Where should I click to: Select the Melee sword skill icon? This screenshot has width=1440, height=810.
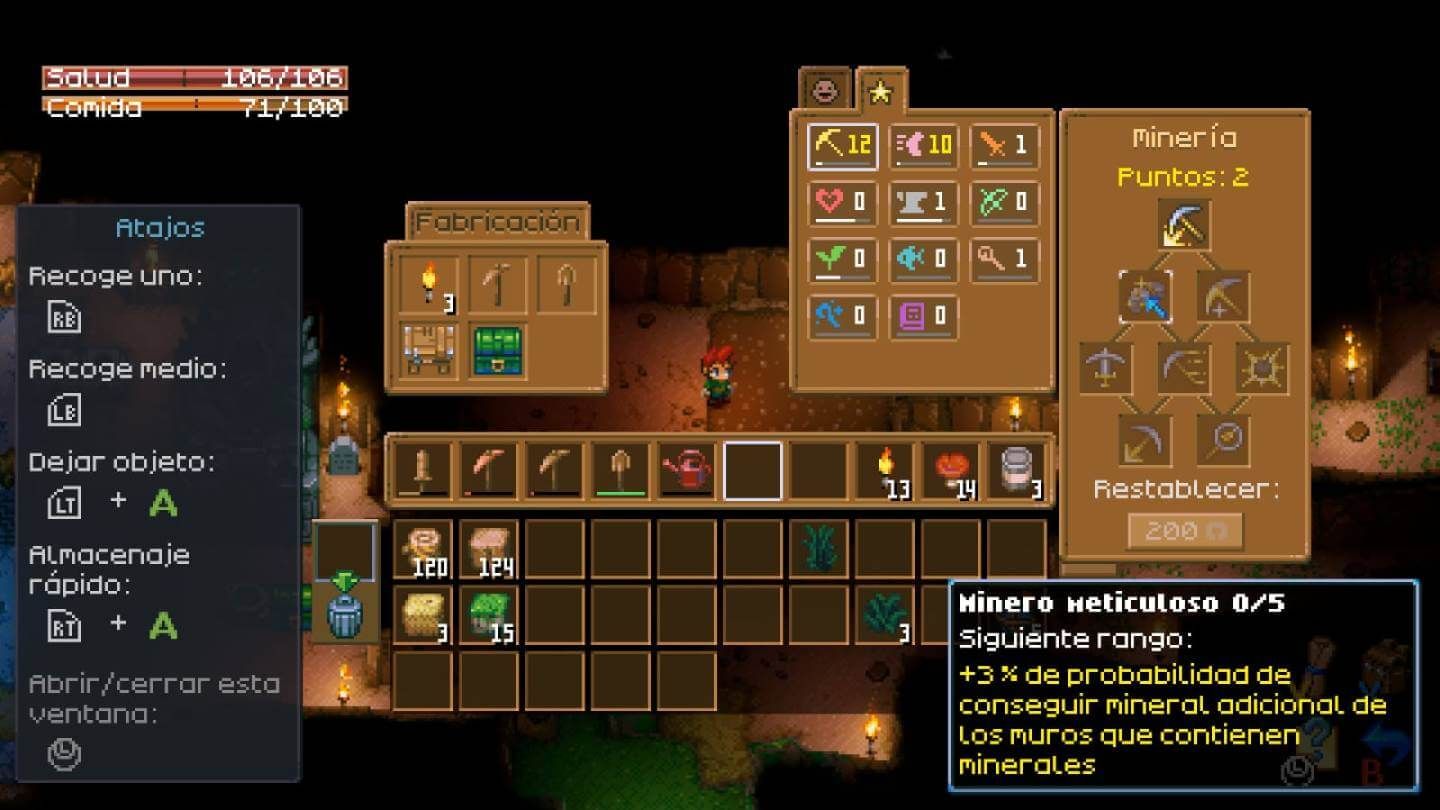1005,146
